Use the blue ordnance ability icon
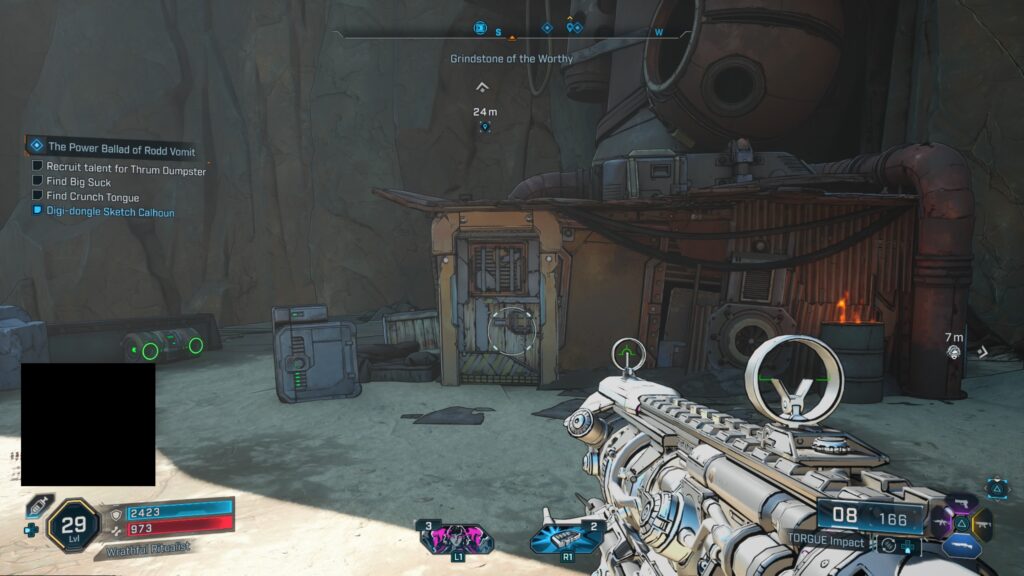This screenshot has width=1024, height=576. [567, 538]
